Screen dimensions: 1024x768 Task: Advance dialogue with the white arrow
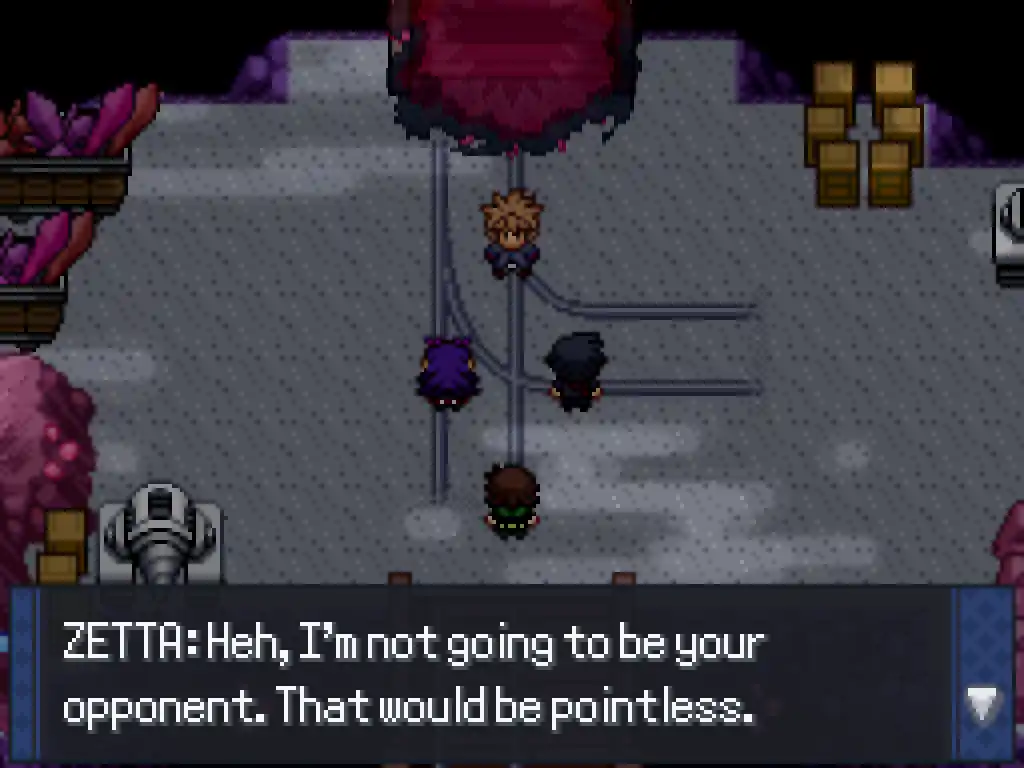point(982,704)
